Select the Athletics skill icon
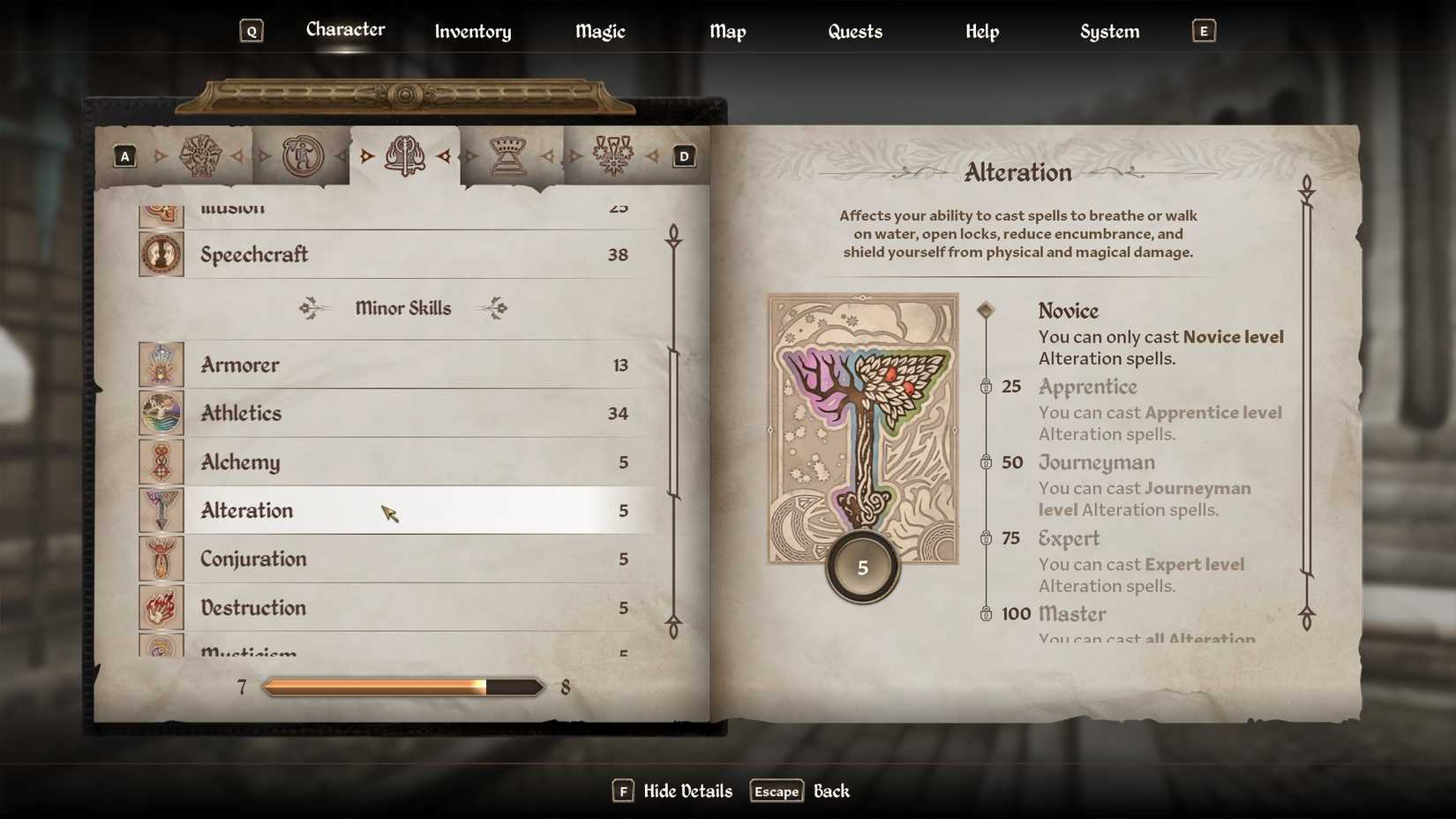 (161, 412)
